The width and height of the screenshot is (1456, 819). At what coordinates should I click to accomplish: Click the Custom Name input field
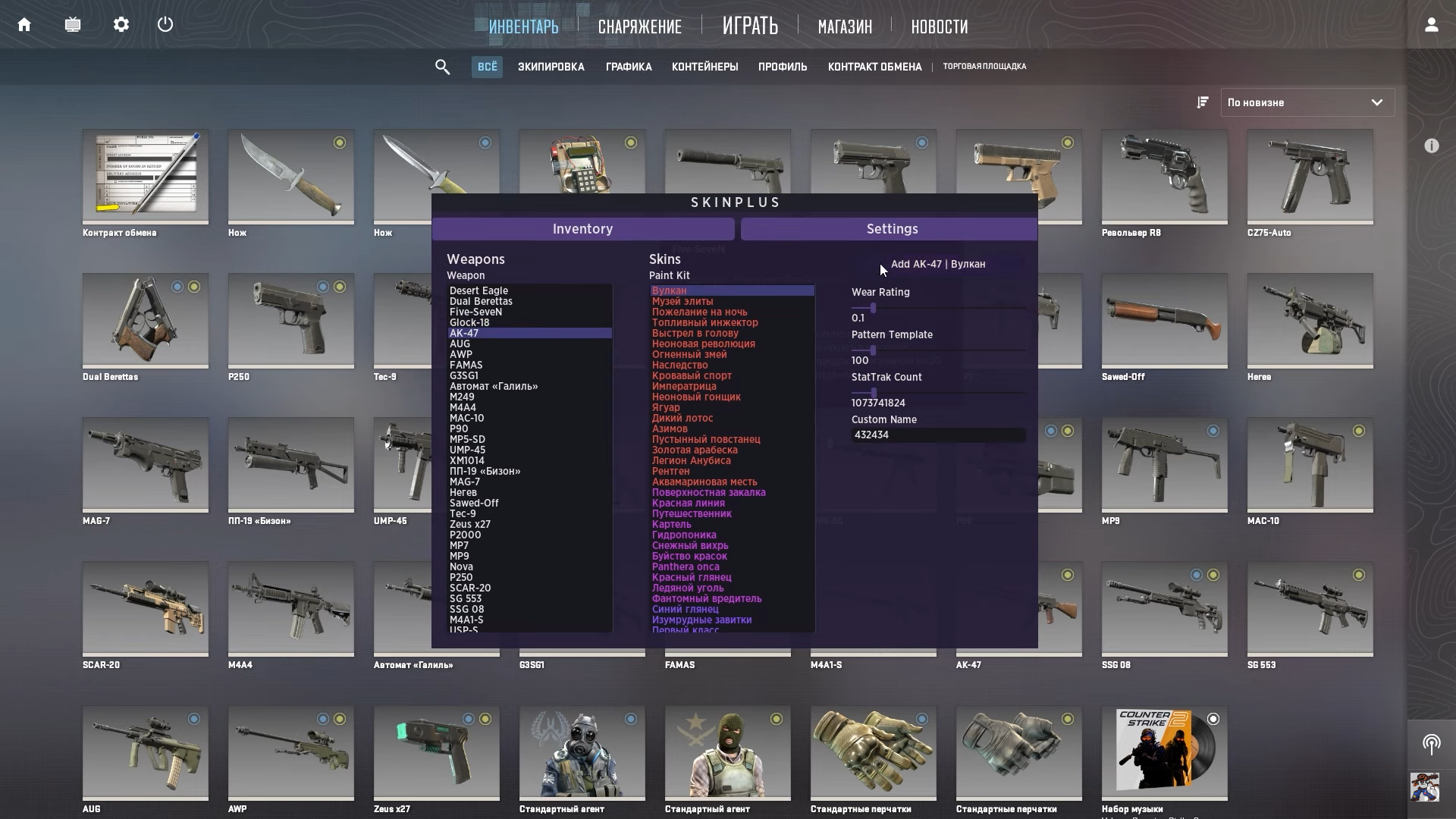(938, 435)
